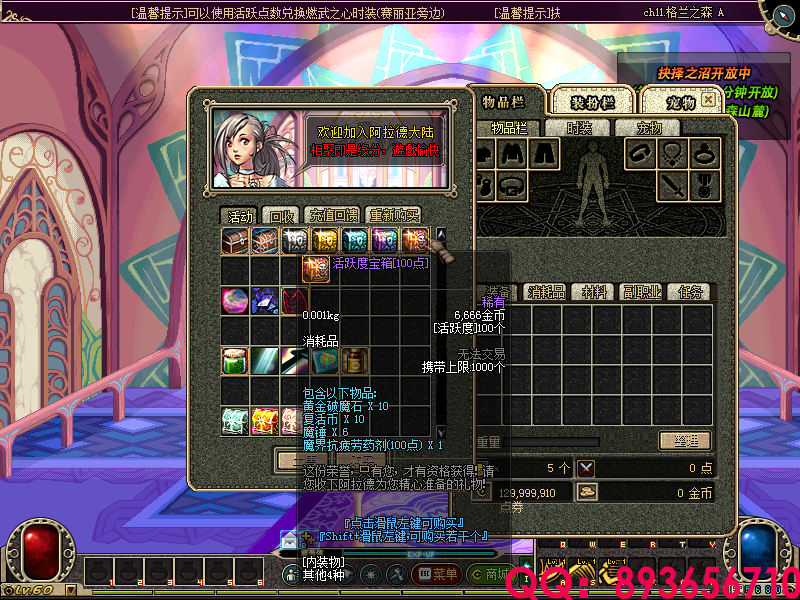Open the 重新购买 buyback tab
The image size is (800, 600).
(x=394, y=216)
